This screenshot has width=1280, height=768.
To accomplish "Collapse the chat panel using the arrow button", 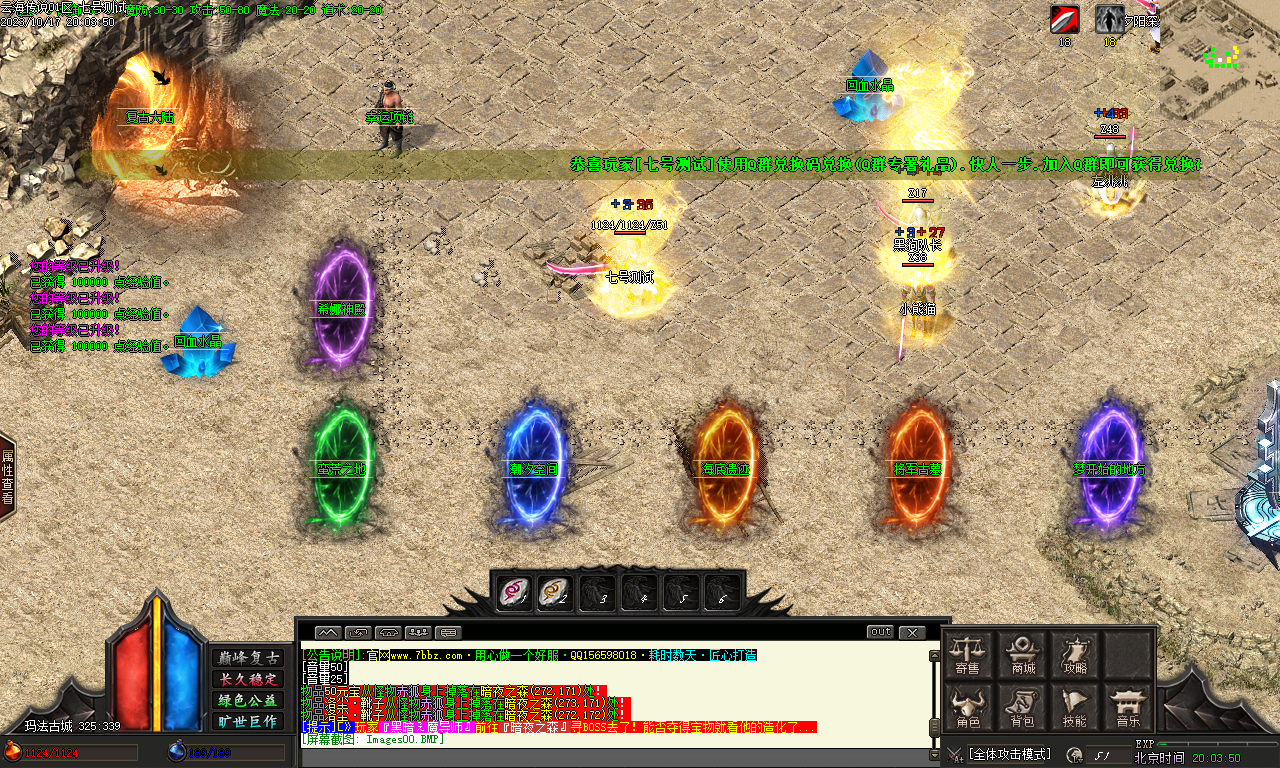I will (327, 631).
